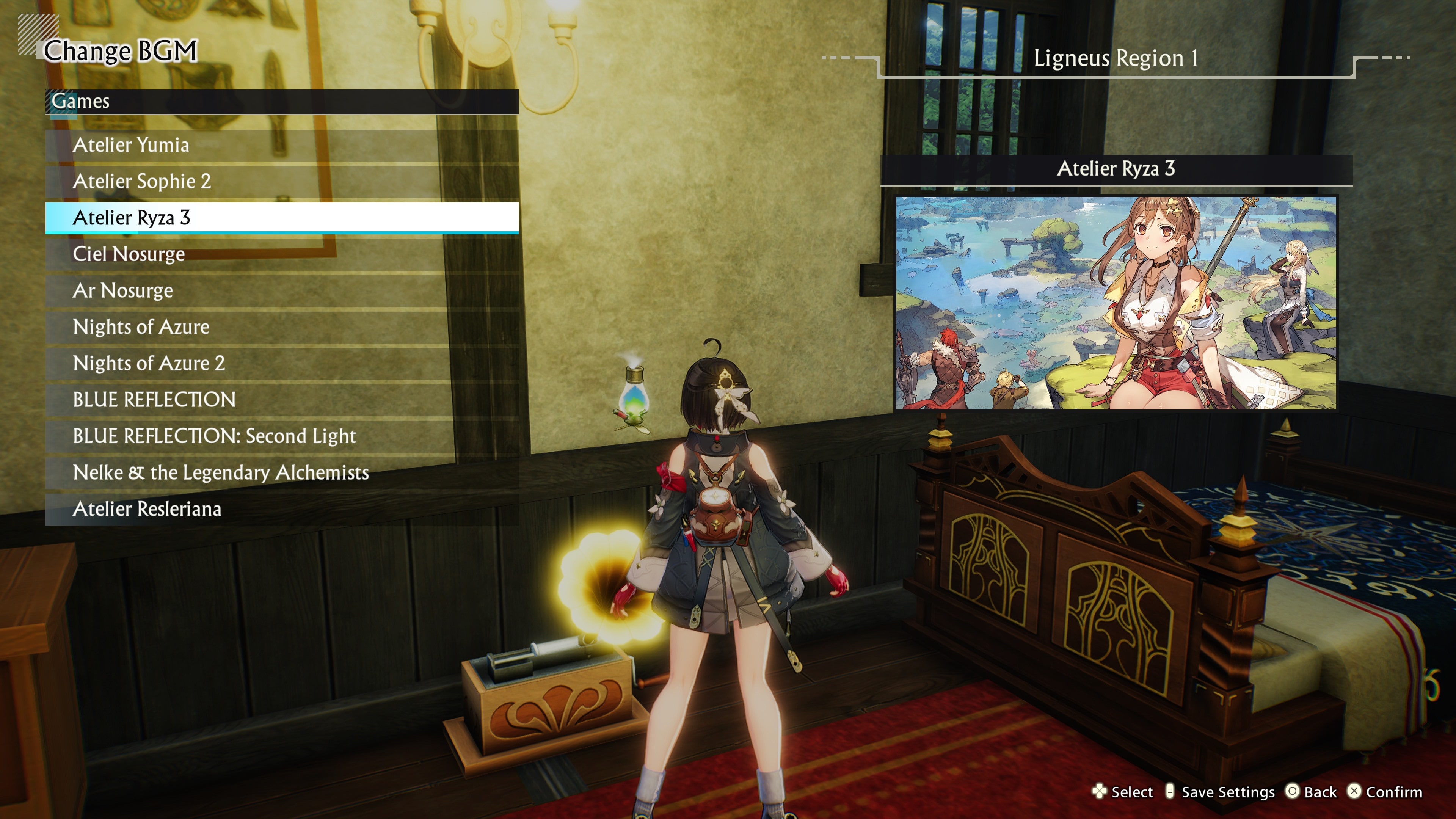1456x819 pixels.
Task: Pick BLUE REFLECTION from the BGM list
Action: pos(154,400)
